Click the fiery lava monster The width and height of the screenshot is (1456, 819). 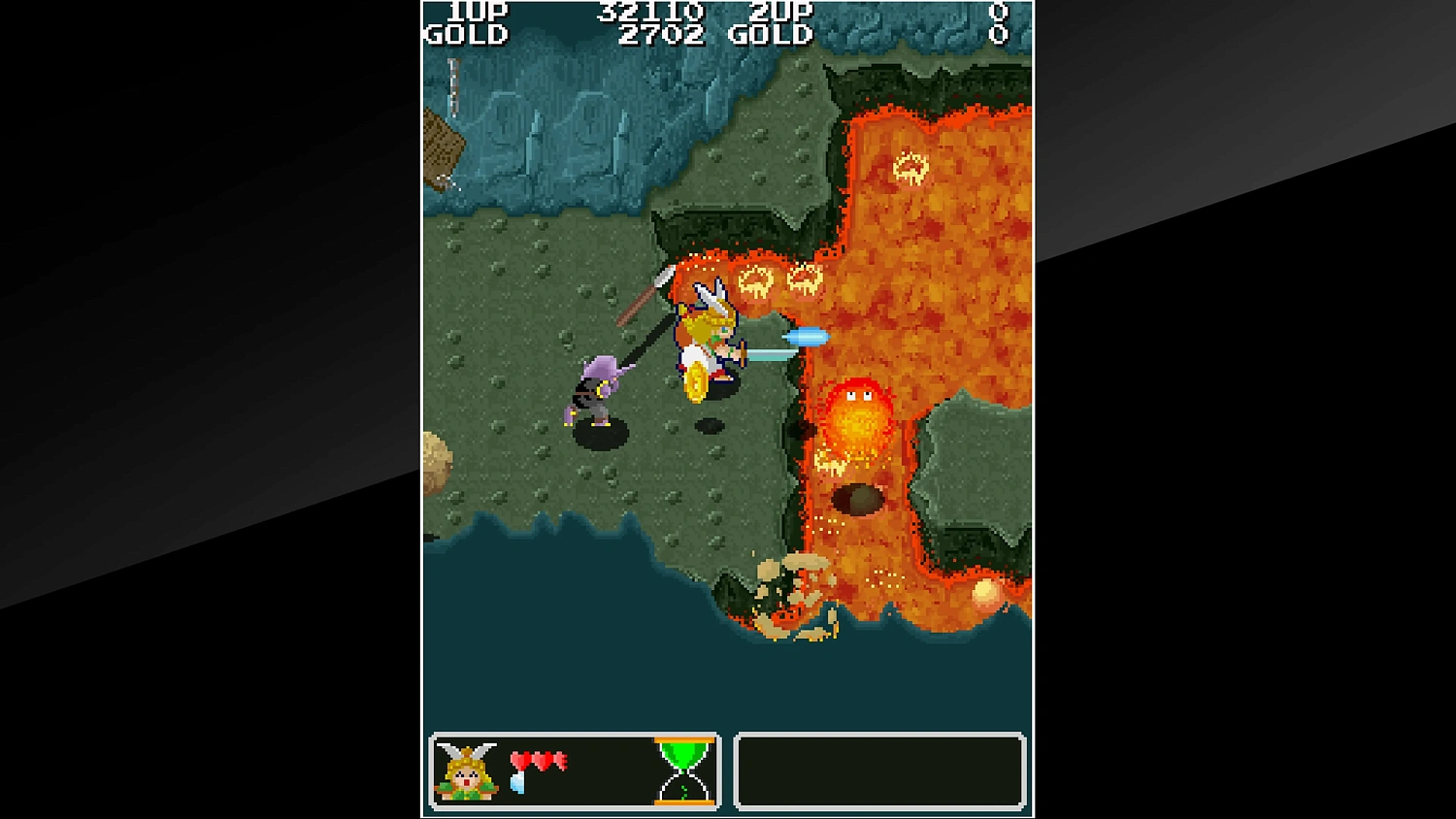(856, 417)
